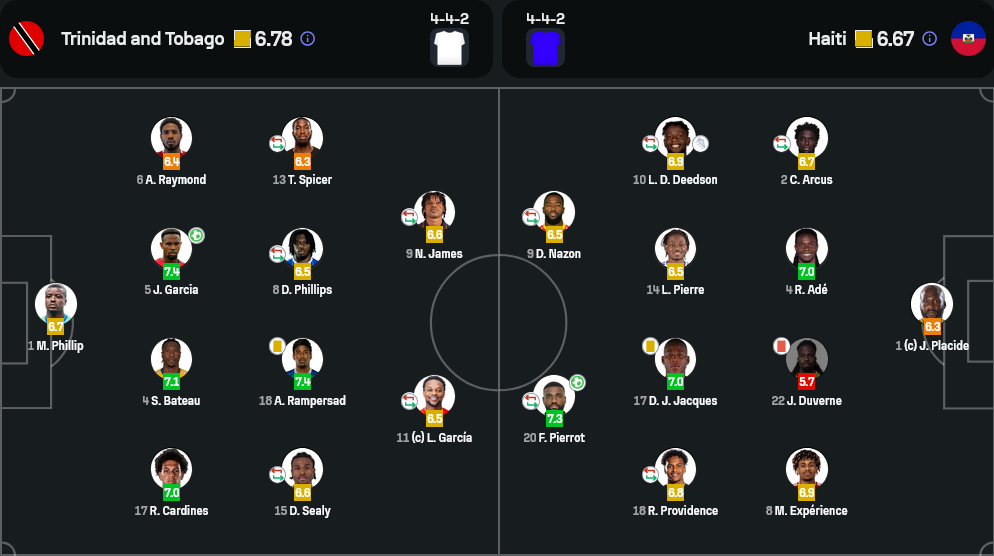994x556 pixels.
Task: Open striker N. James' profile
Action: coord(434,213)
